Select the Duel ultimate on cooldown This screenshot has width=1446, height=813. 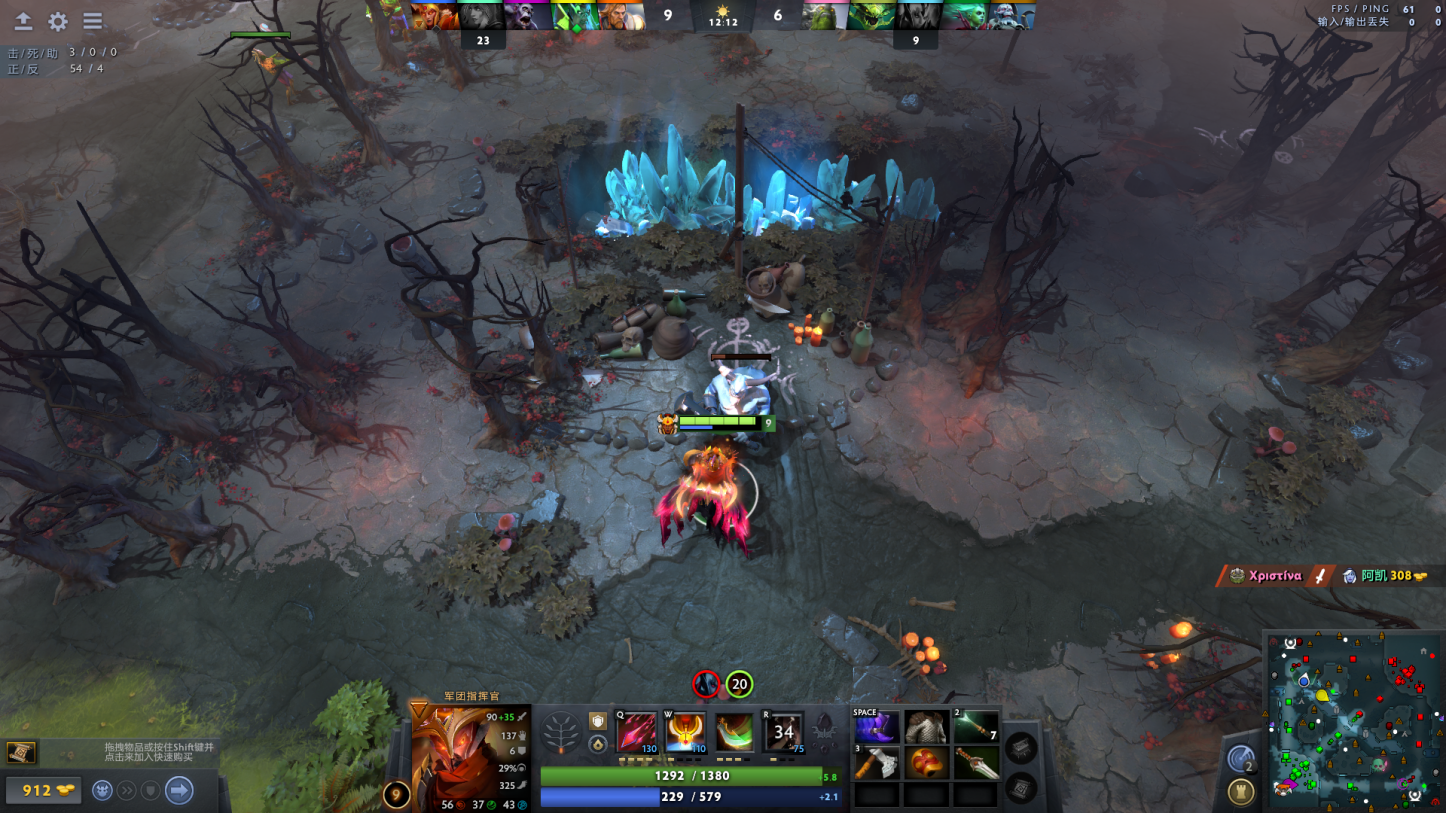click(783, 732)
